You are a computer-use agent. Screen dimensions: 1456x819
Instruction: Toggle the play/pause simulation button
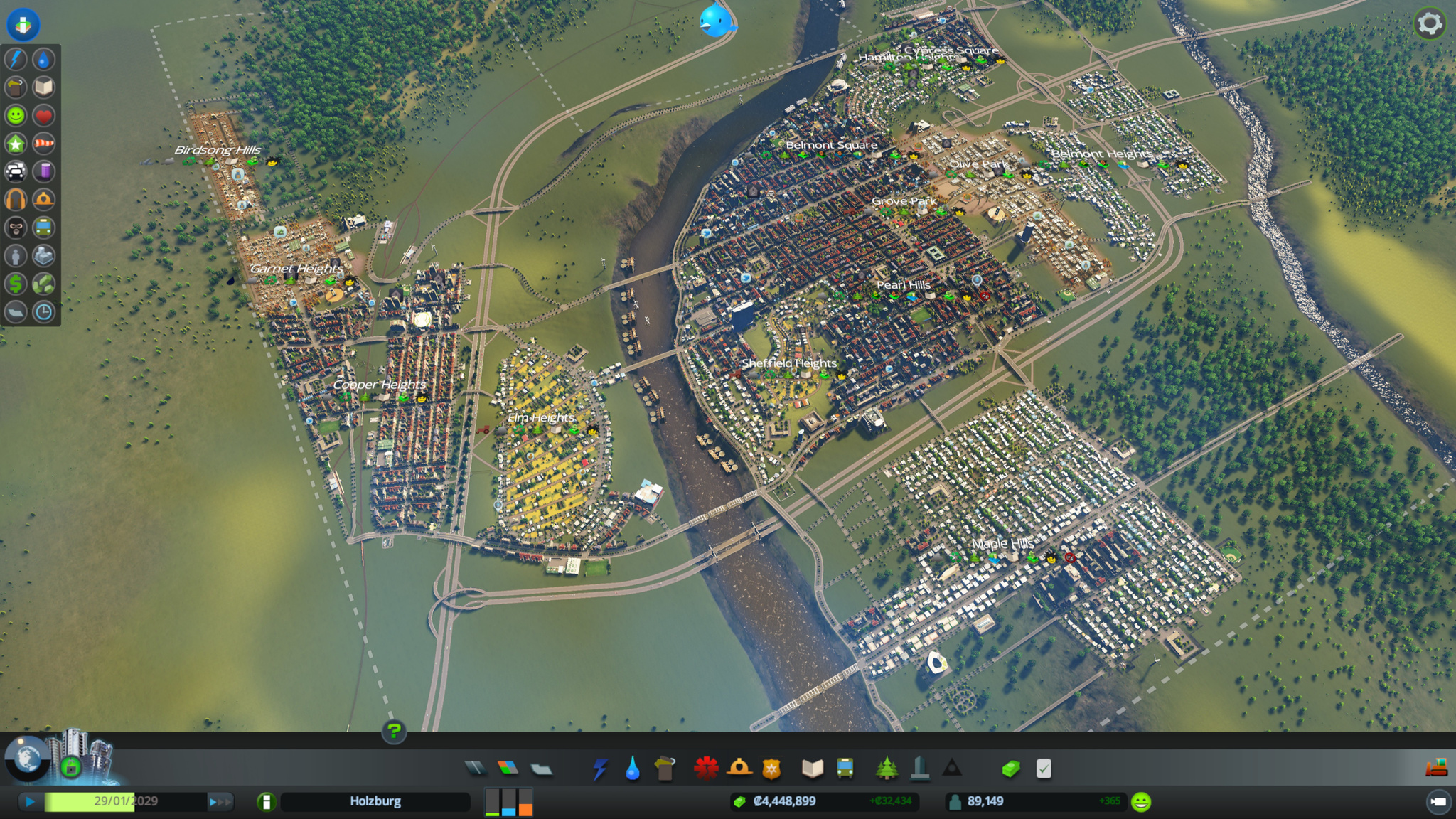(30, 802)
